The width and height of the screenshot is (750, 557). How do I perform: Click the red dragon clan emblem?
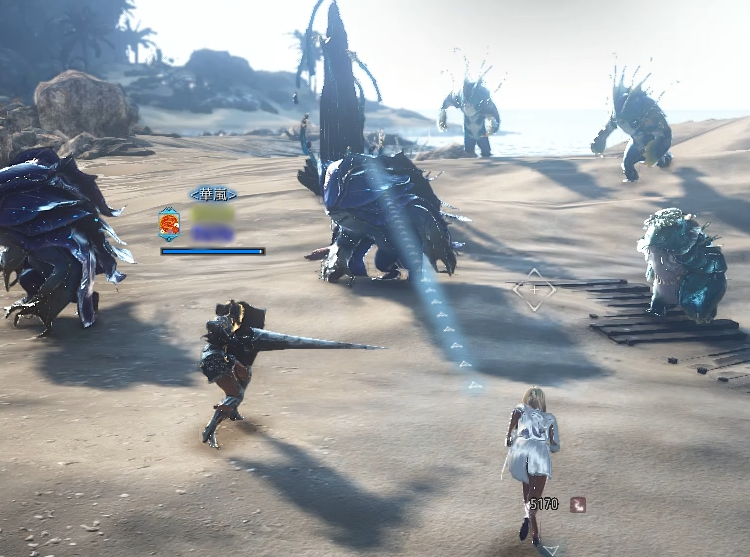(x=170, y=224)
